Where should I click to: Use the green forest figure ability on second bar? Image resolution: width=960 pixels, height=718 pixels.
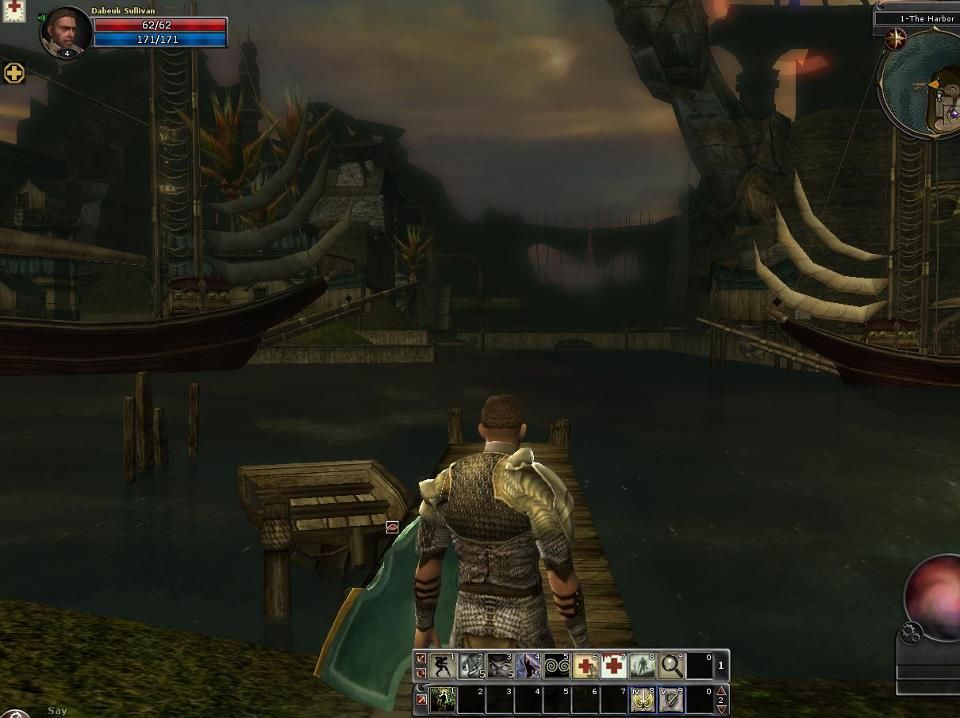coord(442,700)
